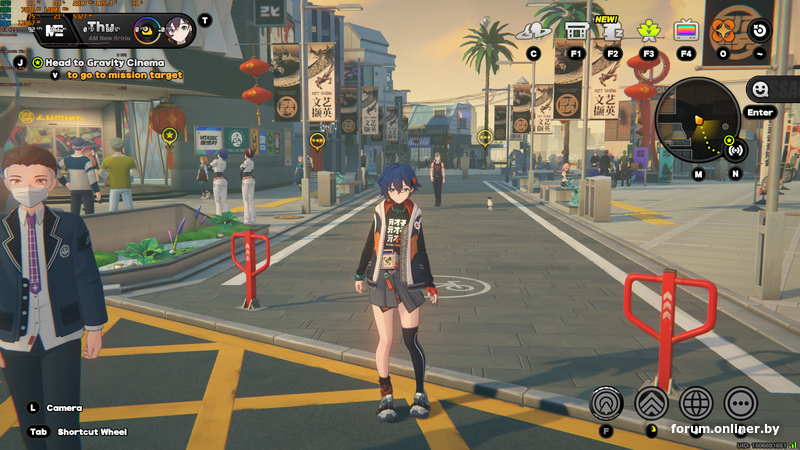This screenshot has width=800, height=450.
Task: Activate the triple chevron ability icon
Action: 651,403
